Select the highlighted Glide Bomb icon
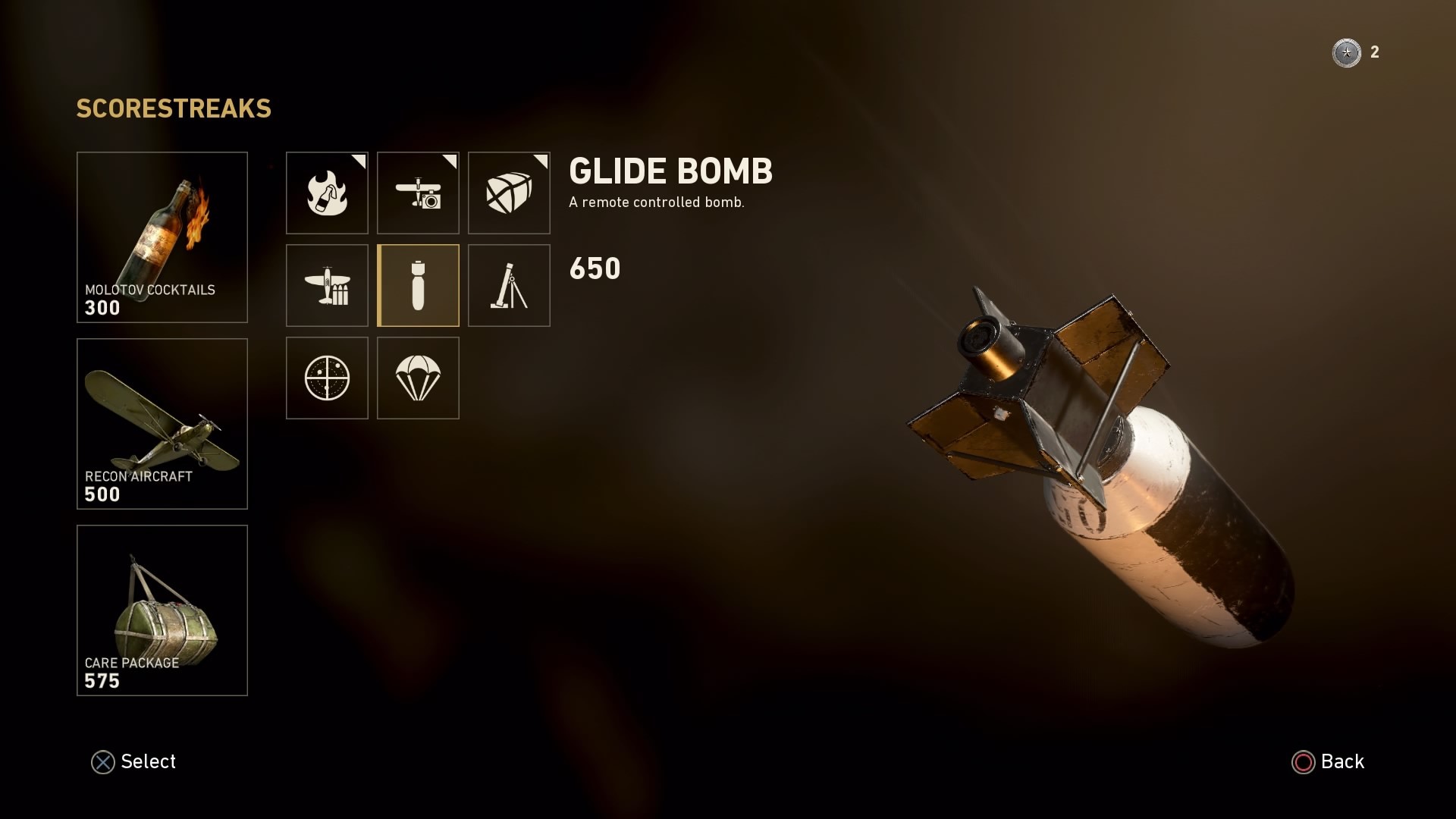Image resolution: width=1456 pixels, height=819 pixels. (418, 285)
